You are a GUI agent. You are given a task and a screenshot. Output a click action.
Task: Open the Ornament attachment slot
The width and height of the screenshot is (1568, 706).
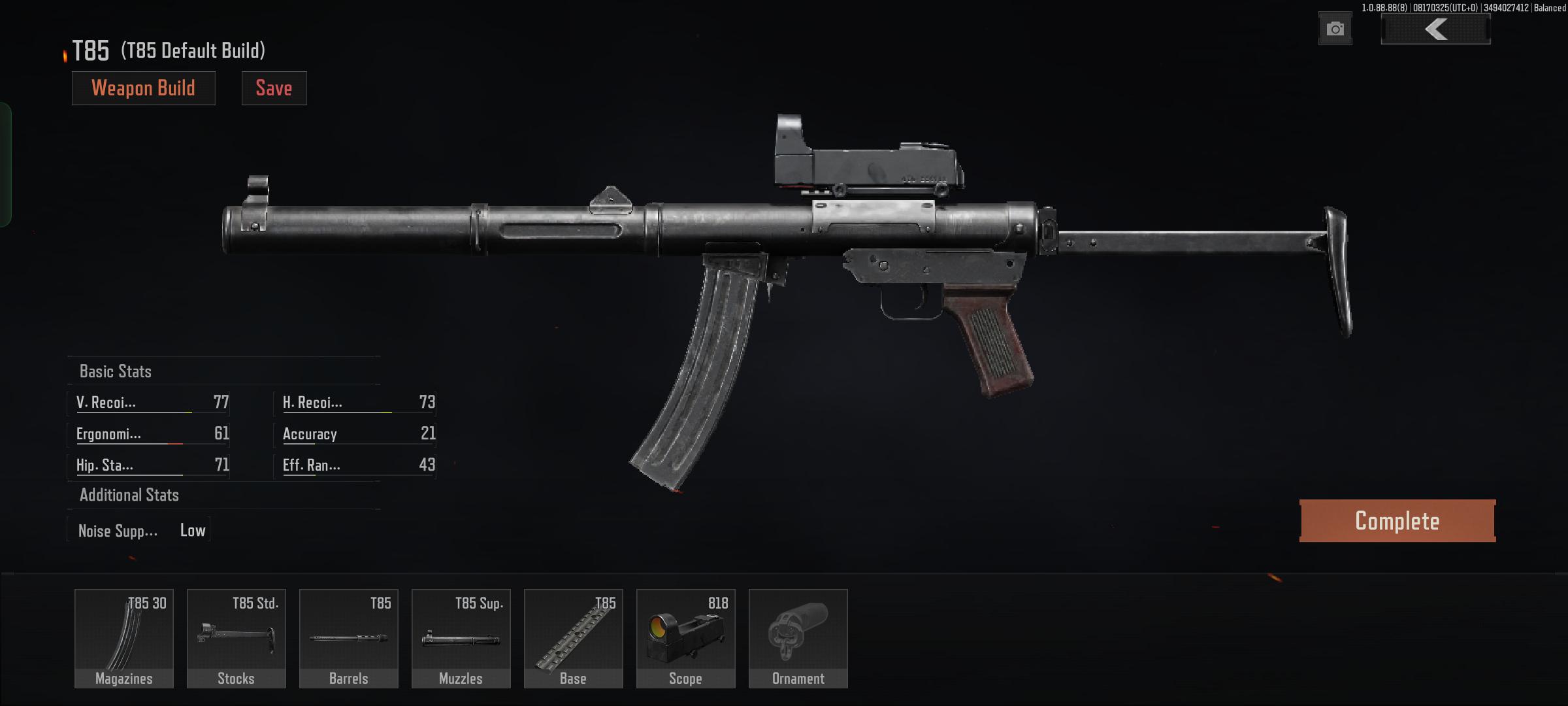tap(798, 637)
